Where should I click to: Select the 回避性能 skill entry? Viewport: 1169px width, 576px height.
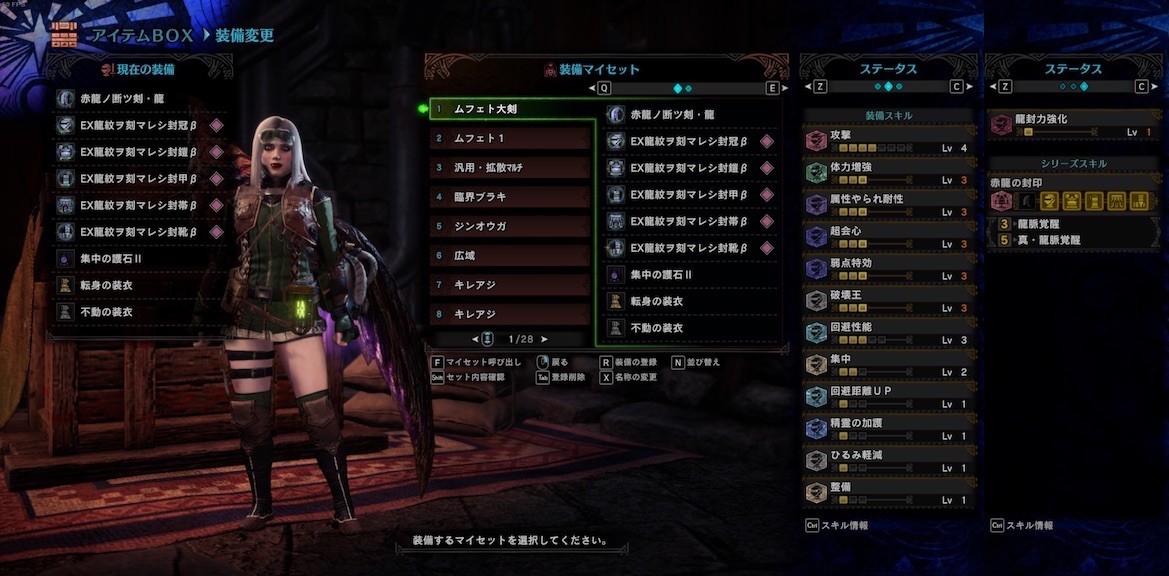[x=888, y=332]
